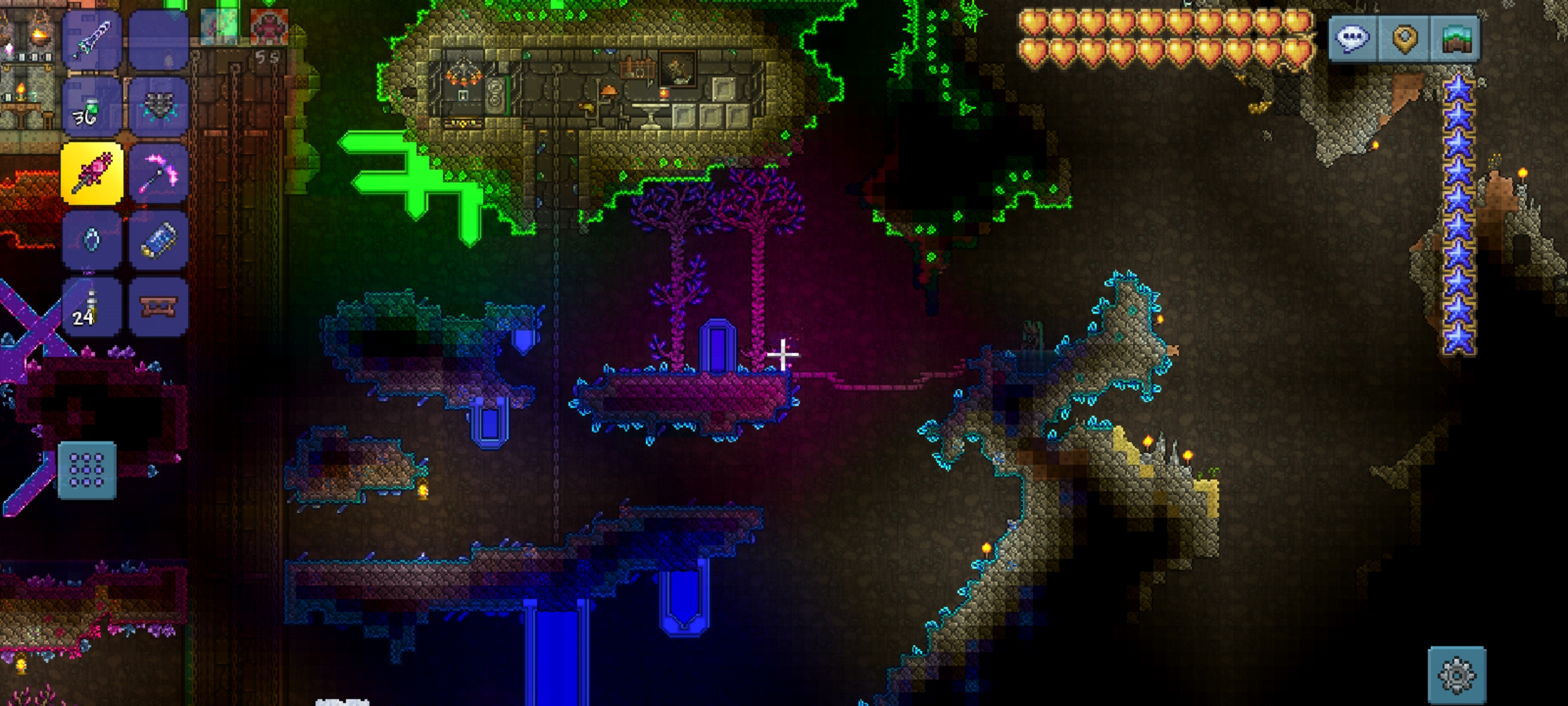Tap the teal buff icon
1568x706 pixels.
tap(219, 26)
